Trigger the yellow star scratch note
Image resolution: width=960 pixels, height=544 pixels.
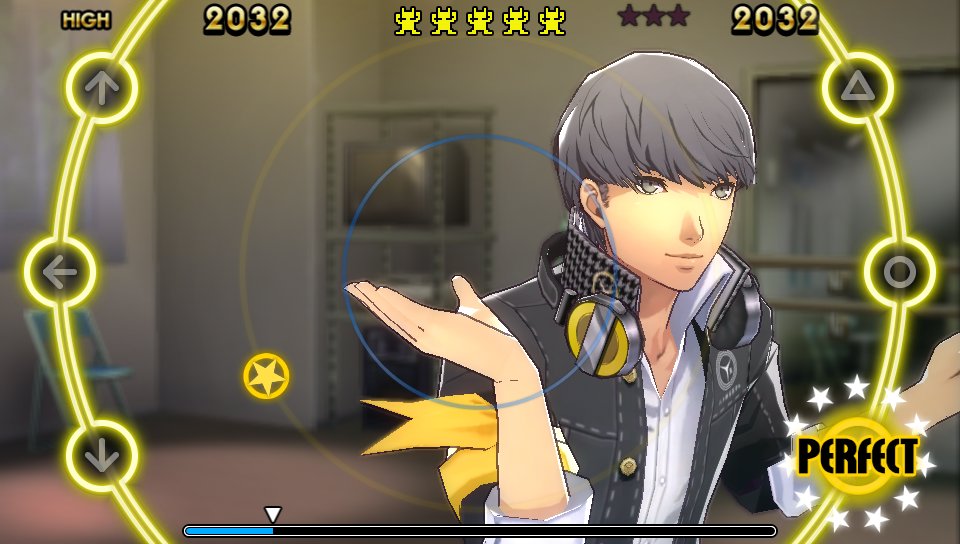point(266,376)
